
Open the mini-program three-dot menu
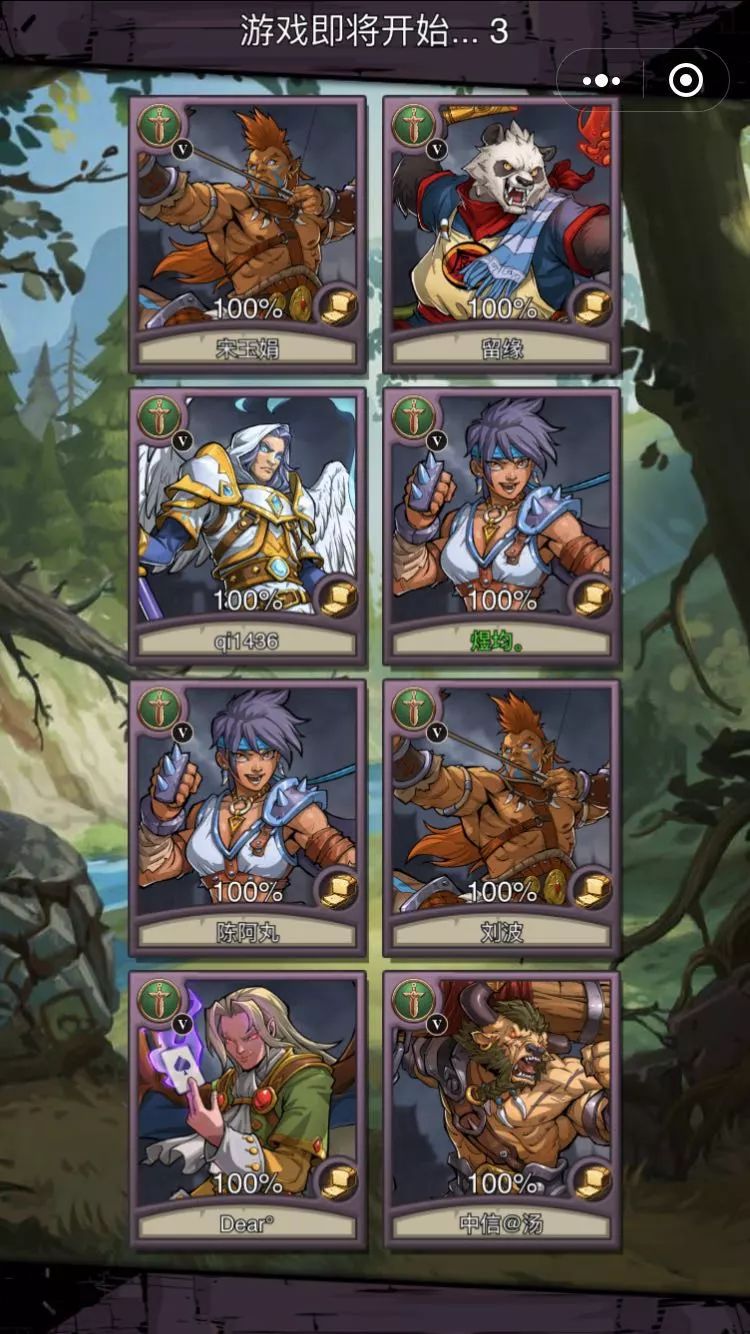click(601, 81)
